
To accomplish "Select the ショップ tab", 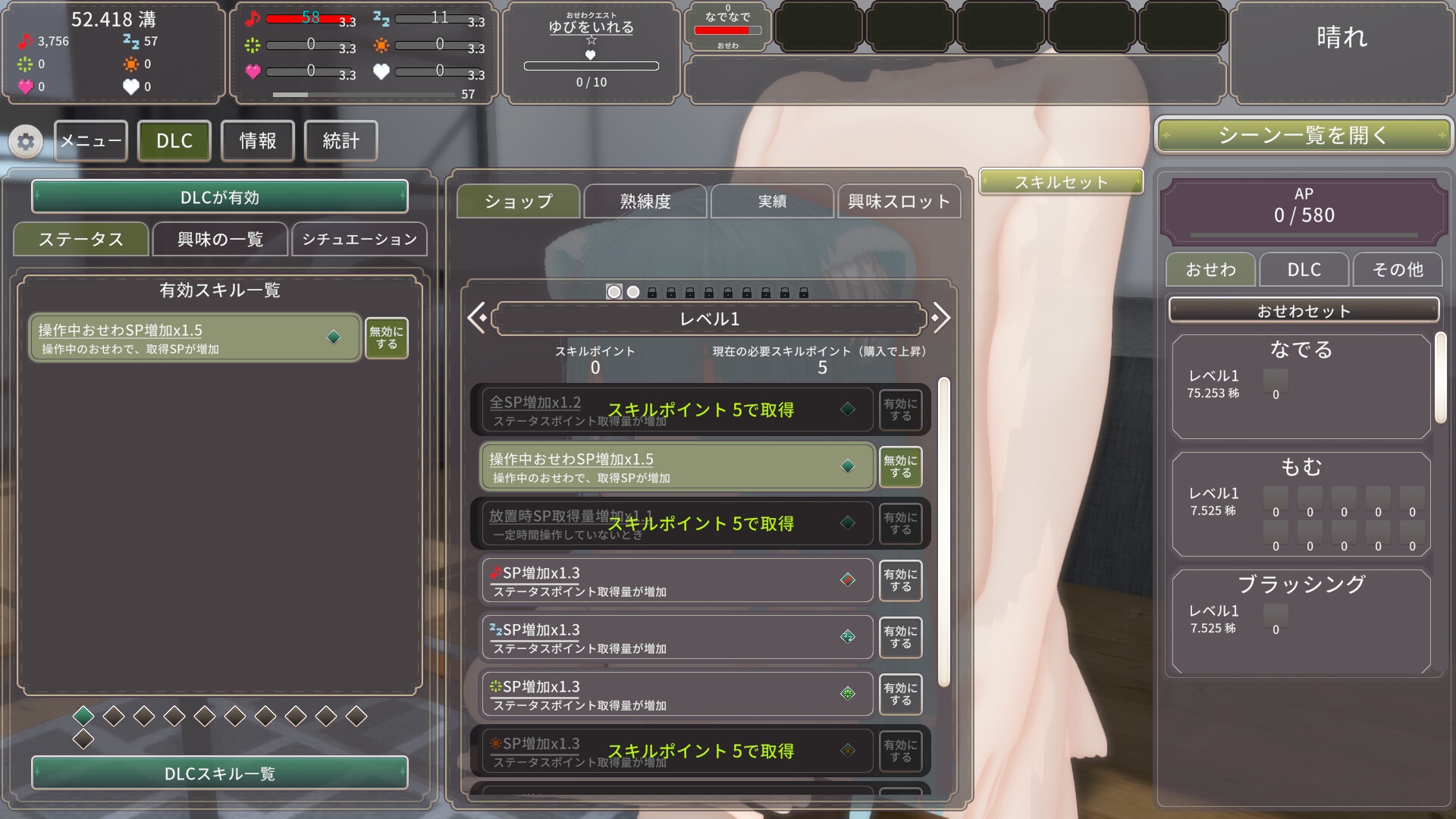I will coord(519,202).
